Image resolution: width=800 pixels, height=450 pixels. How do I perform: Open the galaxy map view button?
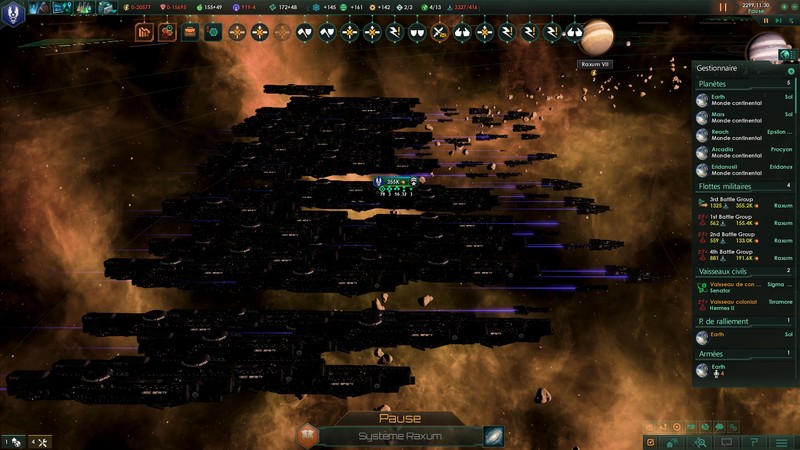point(493,436)
